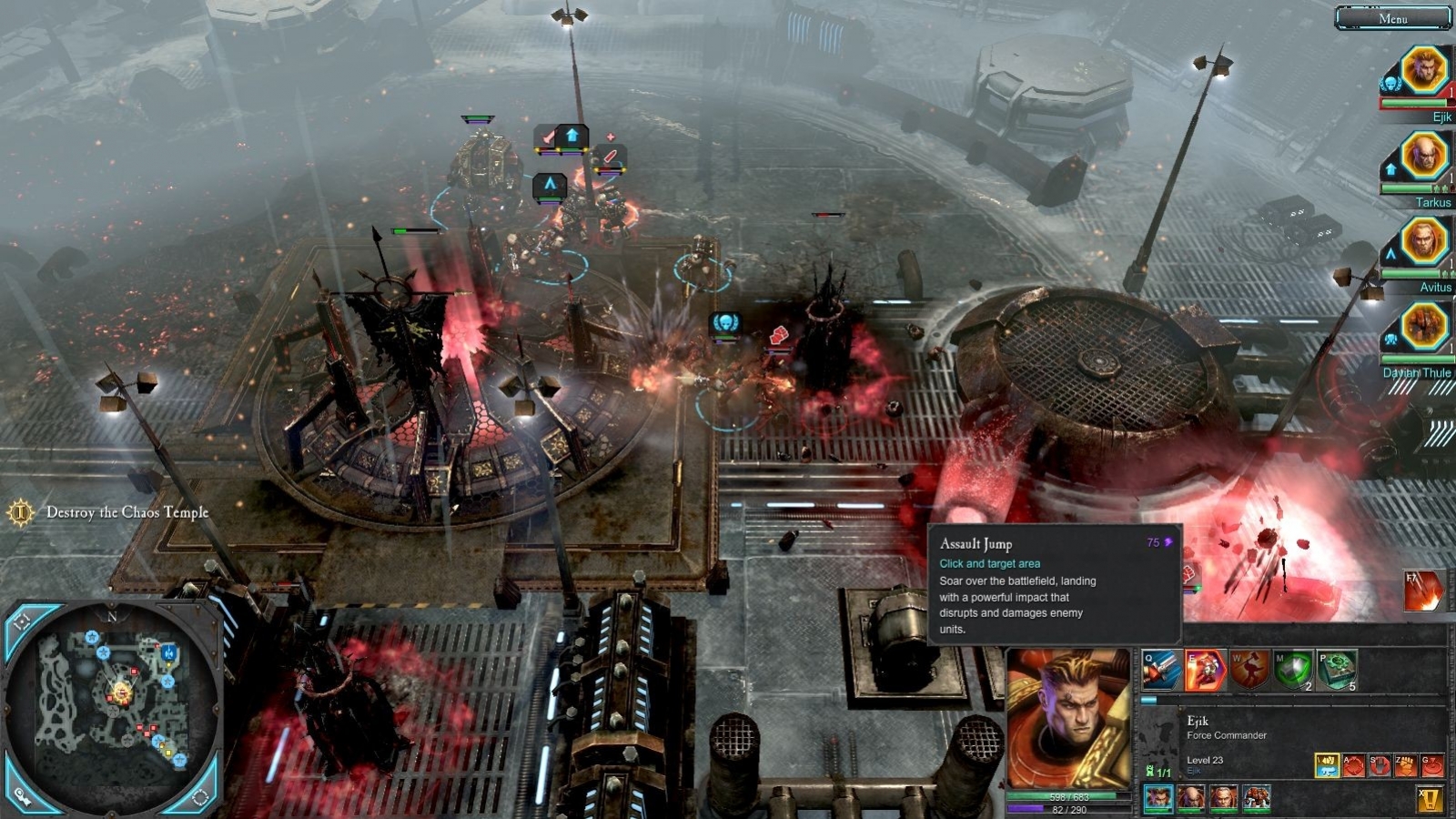Activate the P ability with 5 charges remaining
Screen dimensions: 1456x819
[1337, 670]
